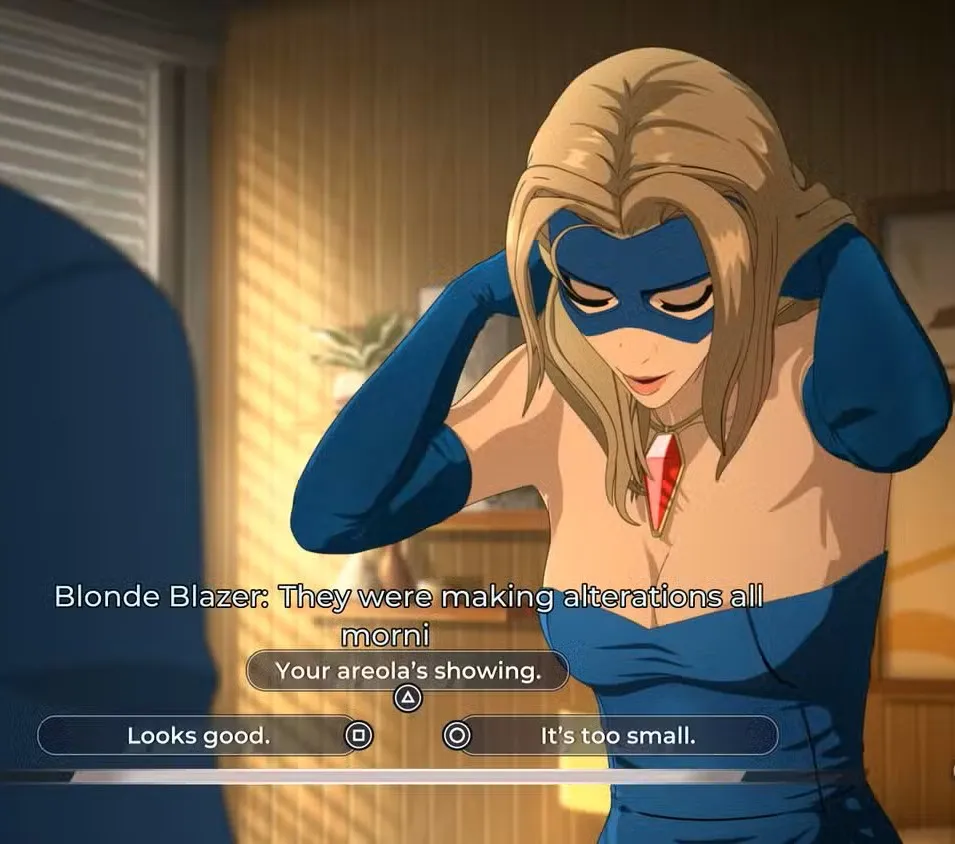The image size is (955, 844).
Task: Choose the "Looks good." reply
Action: click(x=198, y=736)
